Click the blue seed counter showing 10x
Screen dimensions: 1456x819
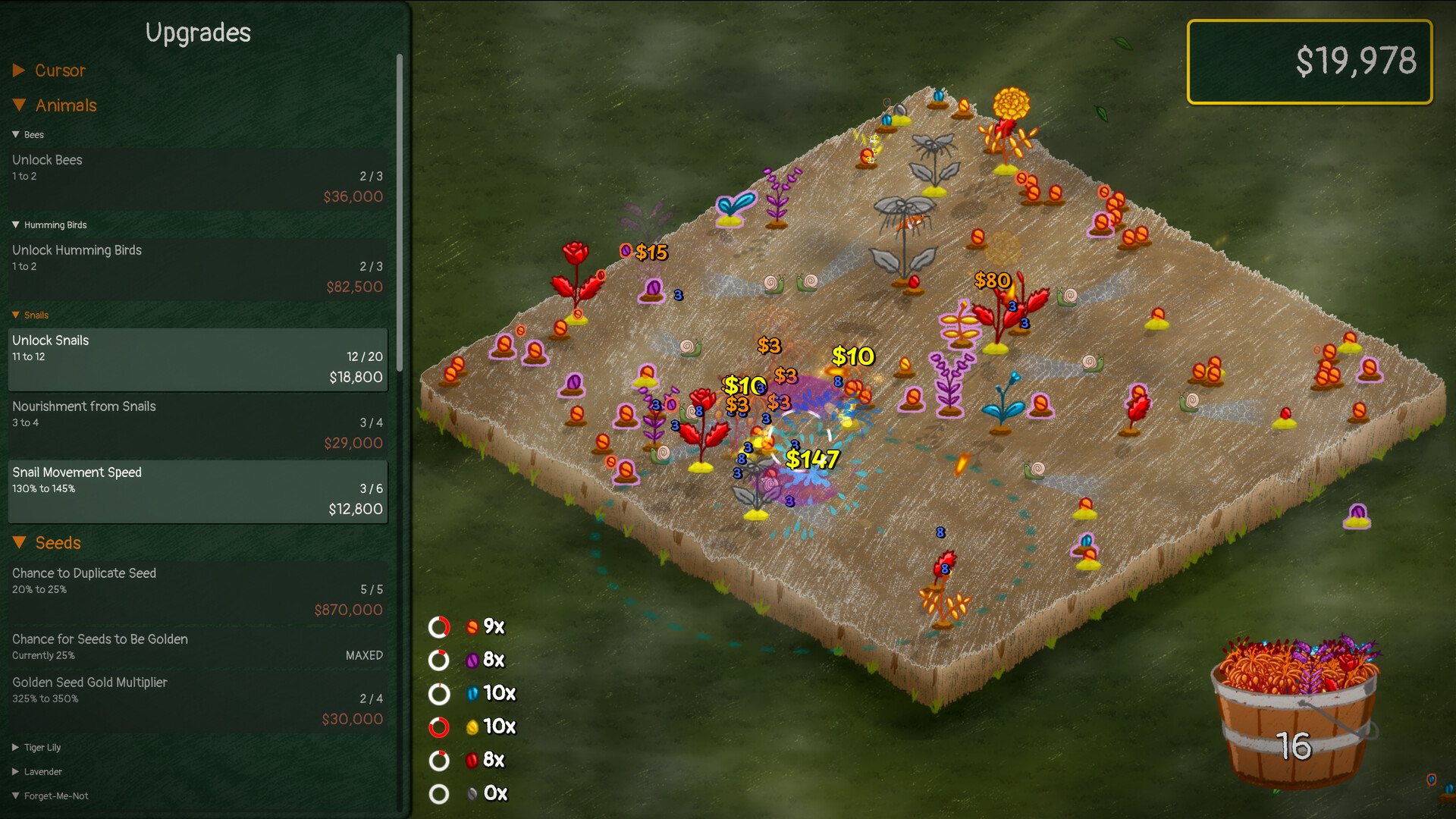click(472, 693)
